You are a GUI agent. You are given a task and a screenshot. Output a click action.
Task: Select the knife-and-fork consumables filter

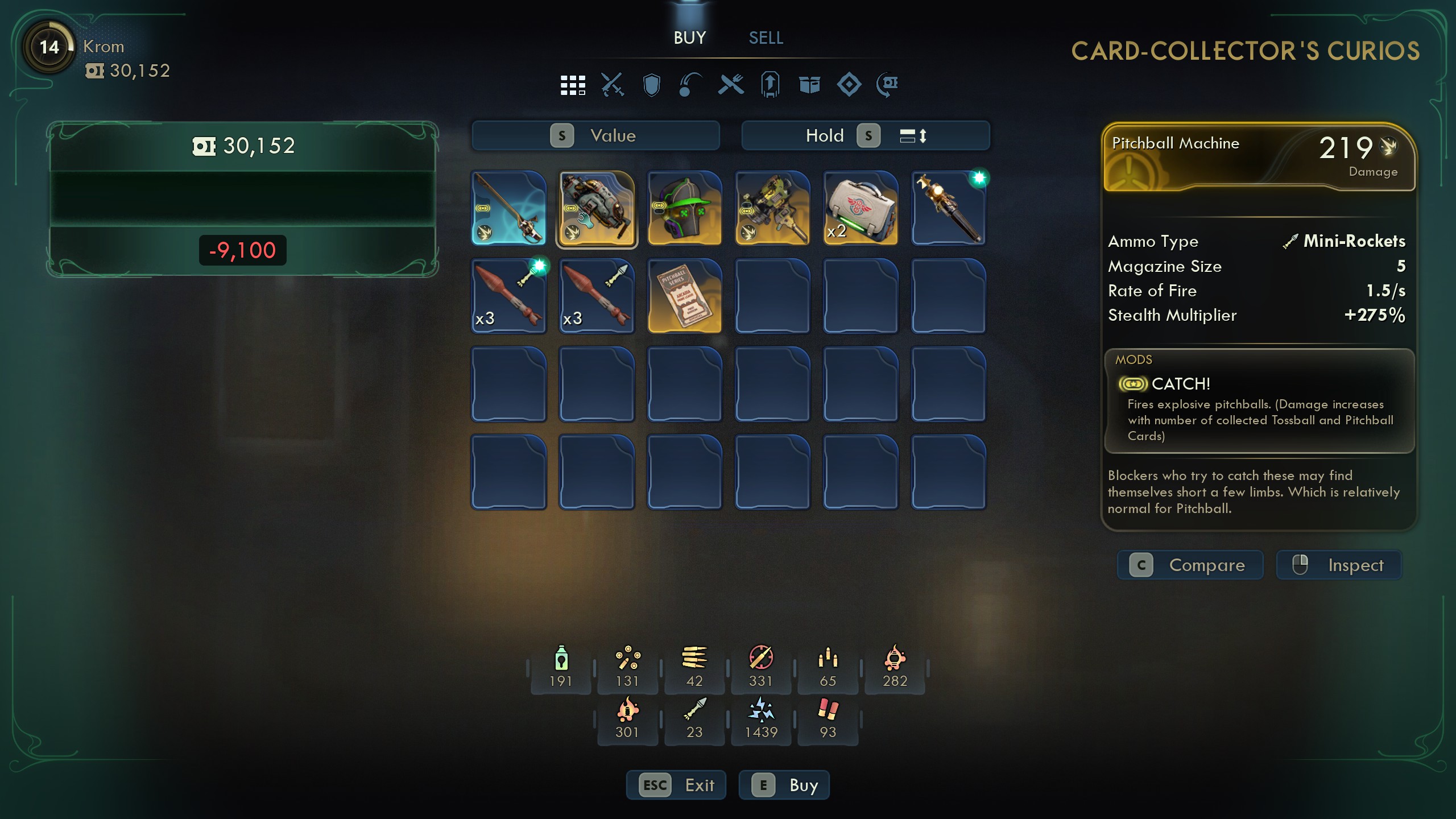coord(731,85)
